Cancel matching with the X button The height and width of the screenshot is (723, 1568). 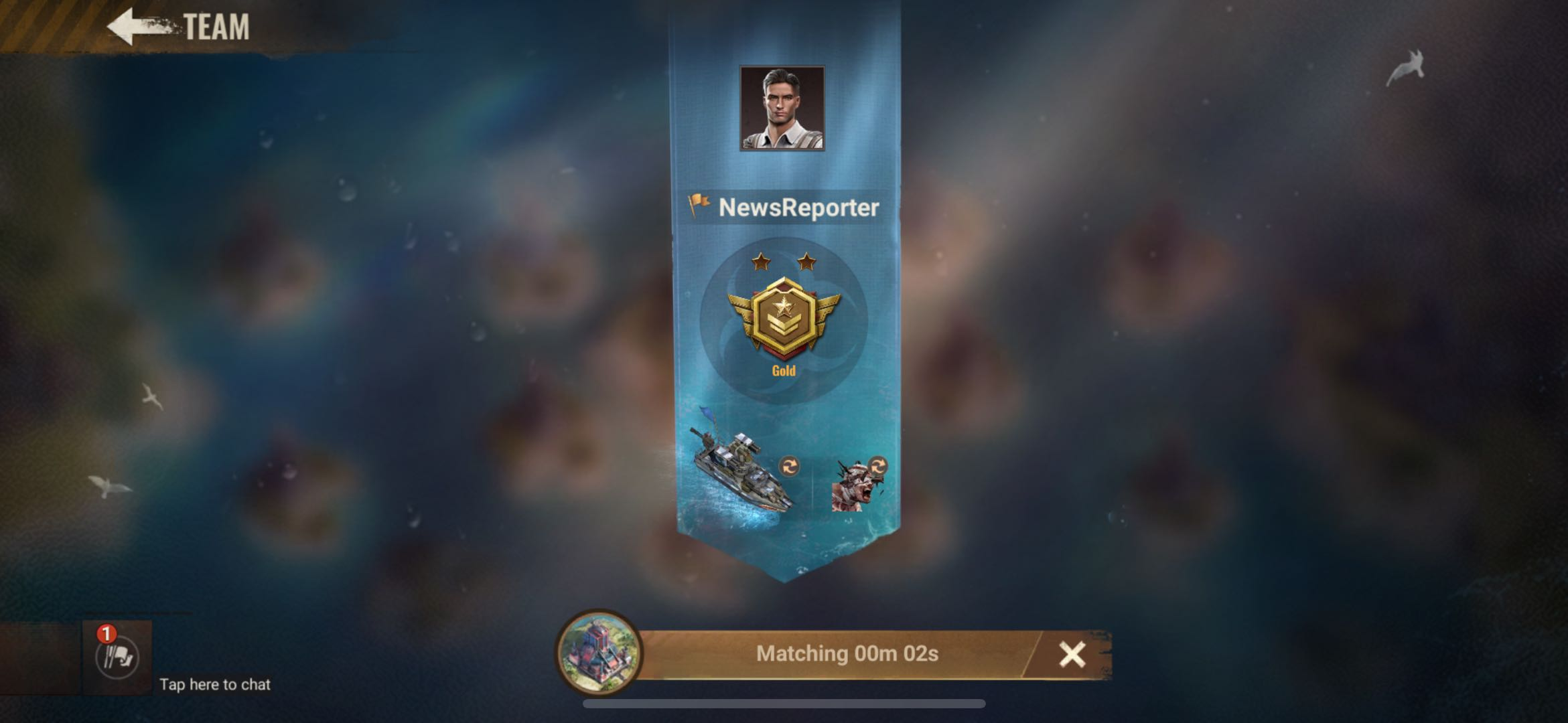1071,655
